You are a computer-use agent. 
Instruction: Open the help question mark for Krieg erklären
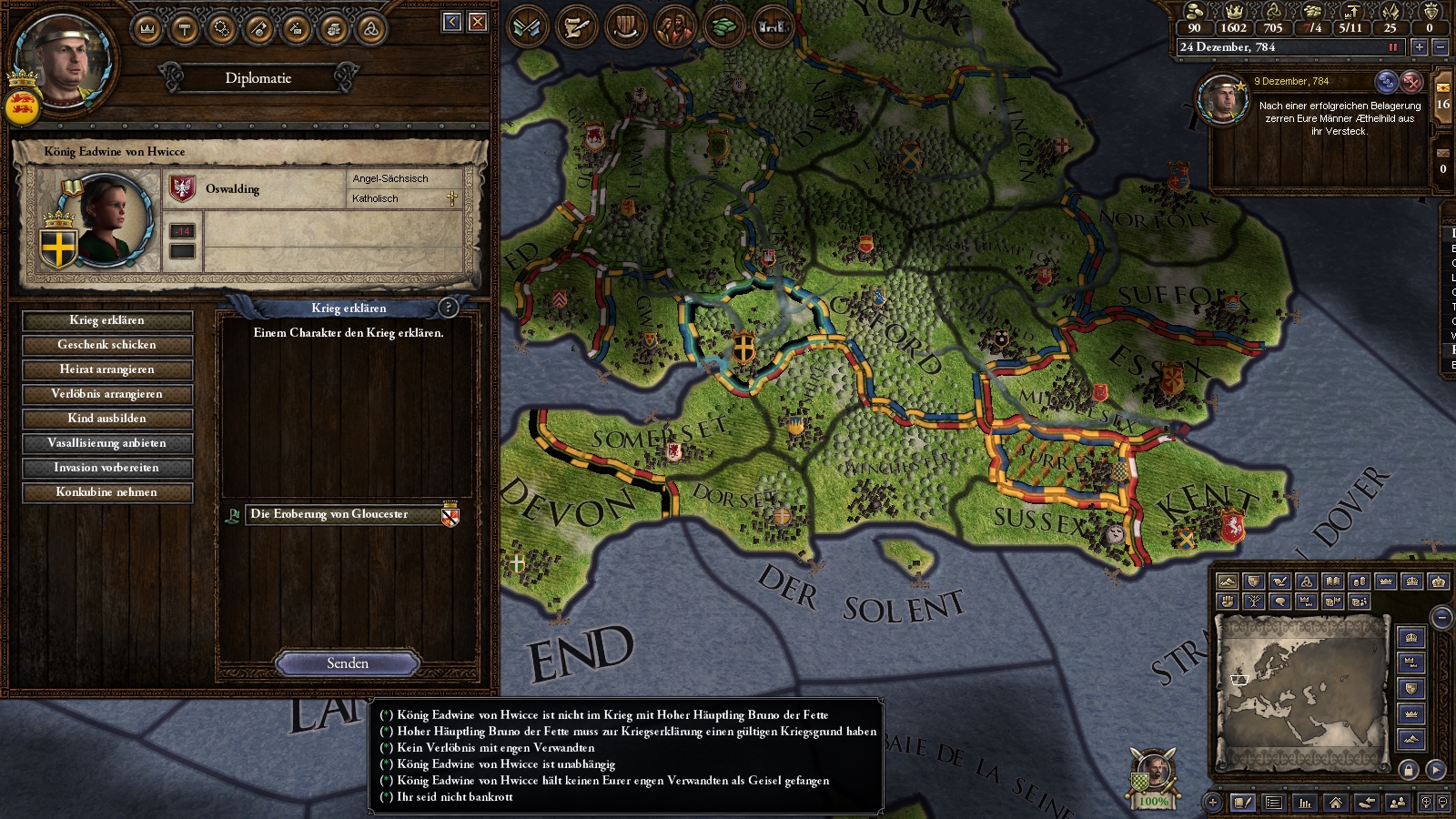(x=448, y=308)
